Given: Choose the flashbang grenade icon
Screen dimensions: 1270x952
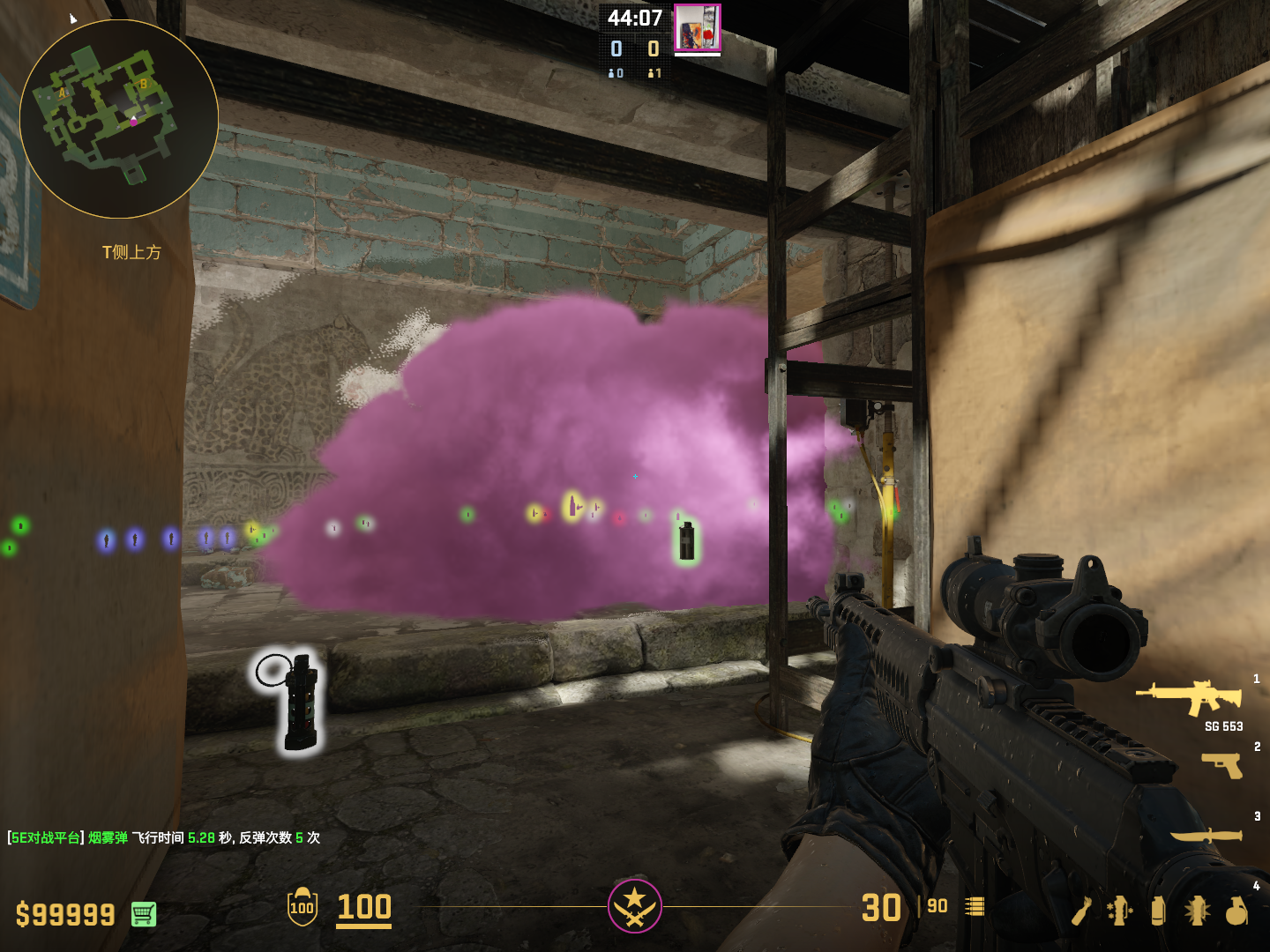Looking at the screenshot, I should 1197,911.
